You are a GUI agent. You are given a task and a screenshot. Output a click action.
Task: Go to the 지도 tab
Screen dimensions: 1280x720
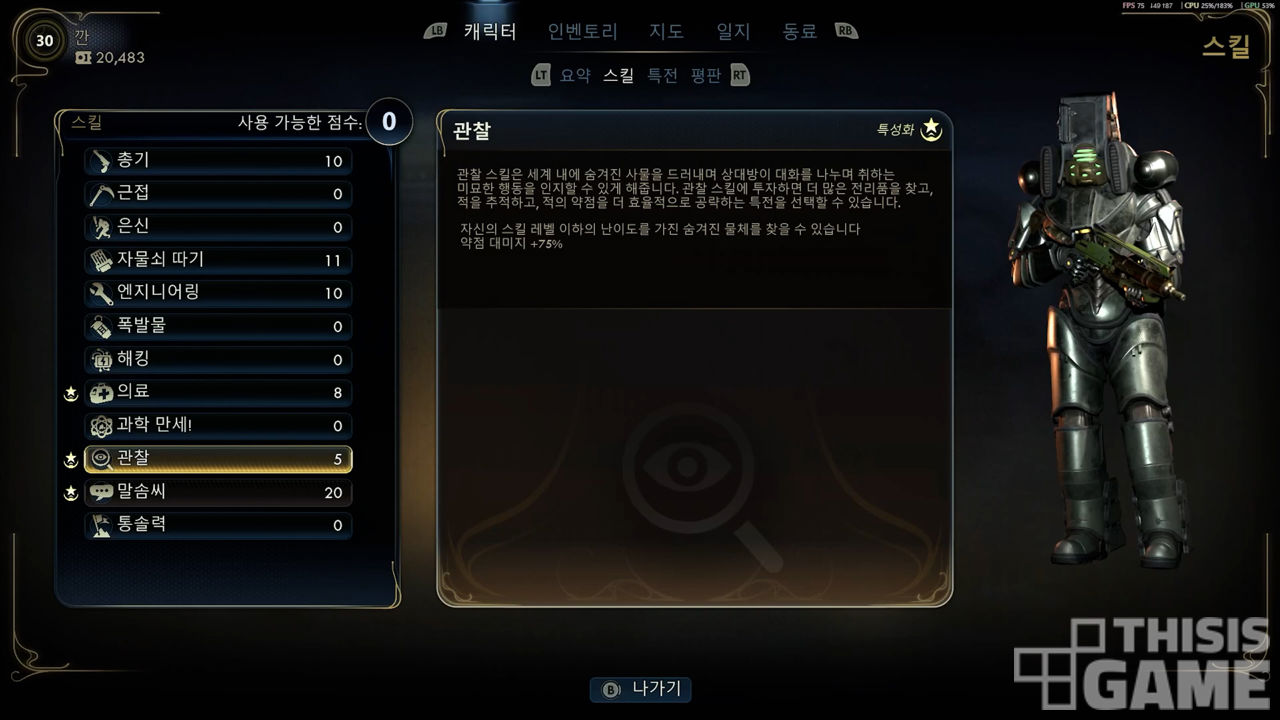coord(666,31)
